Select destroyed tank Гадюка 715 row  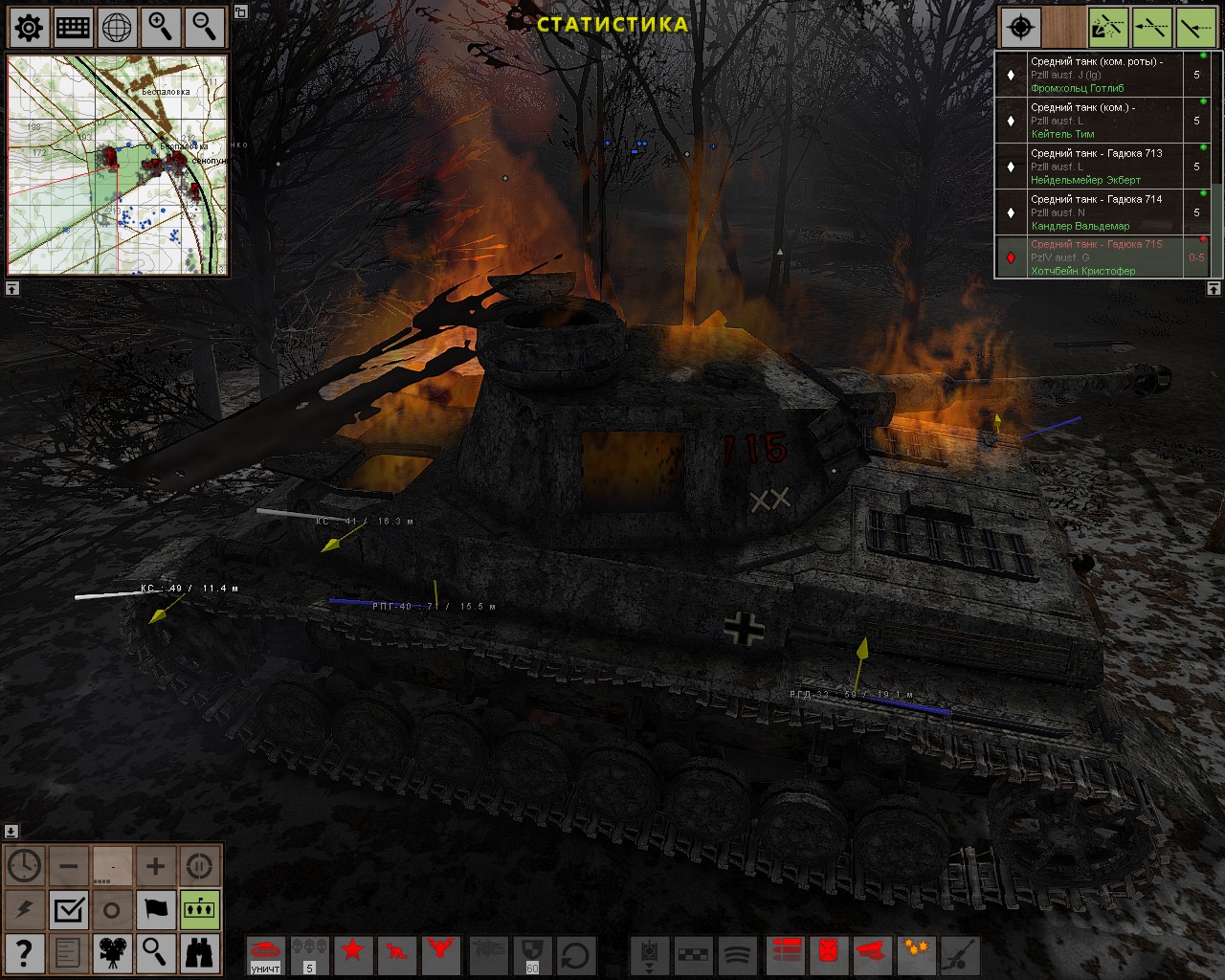(x=1101, y=257)
